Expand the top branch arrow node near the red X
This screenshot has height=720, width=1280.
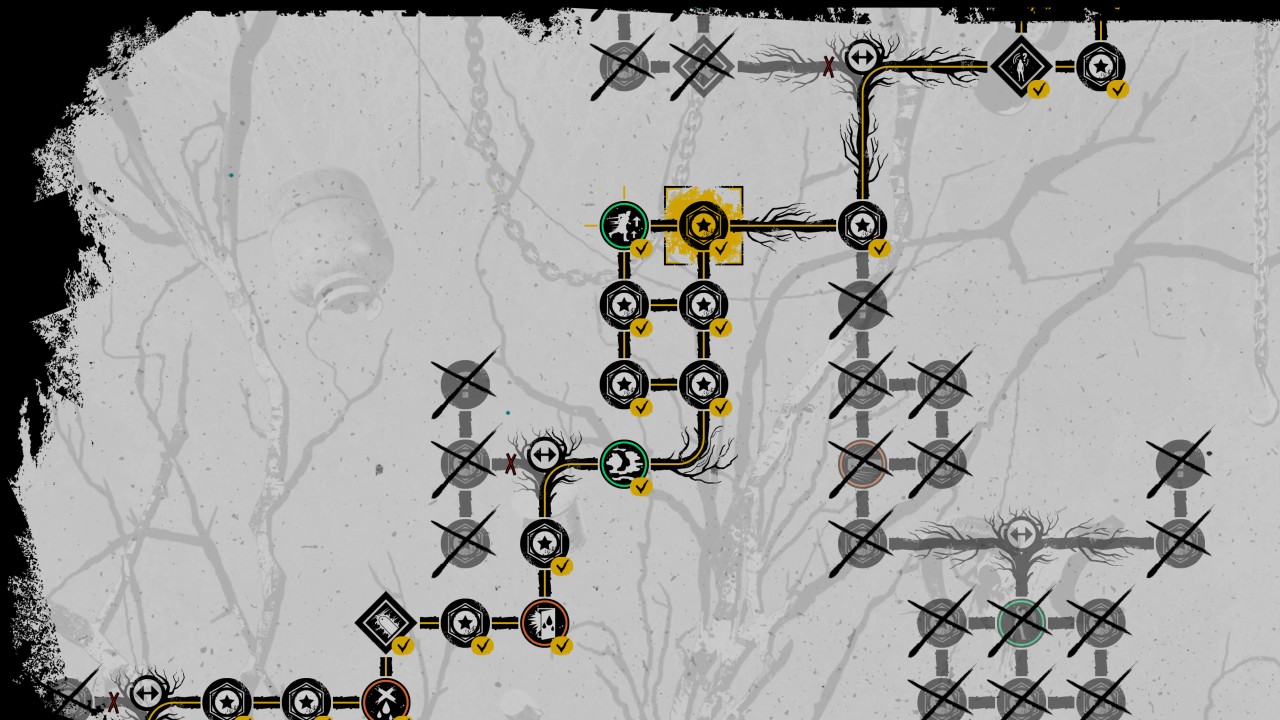(x=862, y=58)
